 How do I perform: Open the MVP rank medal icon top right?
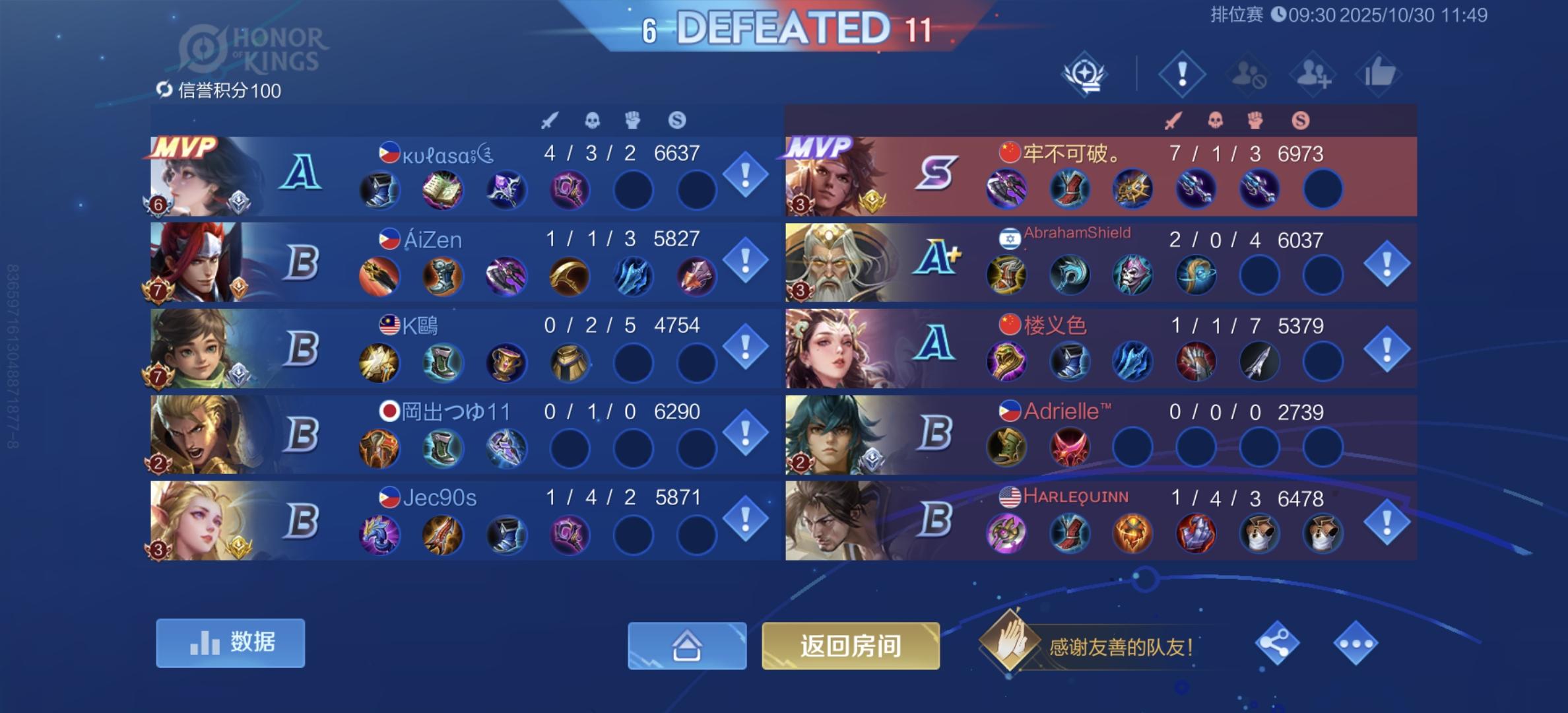click(1085, 73)
